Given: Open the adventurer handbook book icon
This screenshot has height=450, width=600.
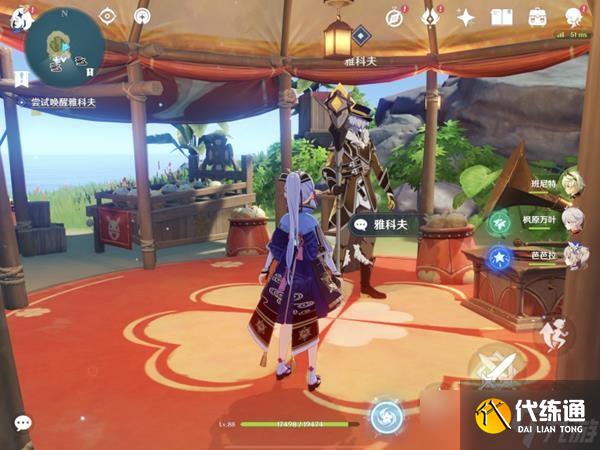Looking at the screenshot, I should click(x=501, y=17).
